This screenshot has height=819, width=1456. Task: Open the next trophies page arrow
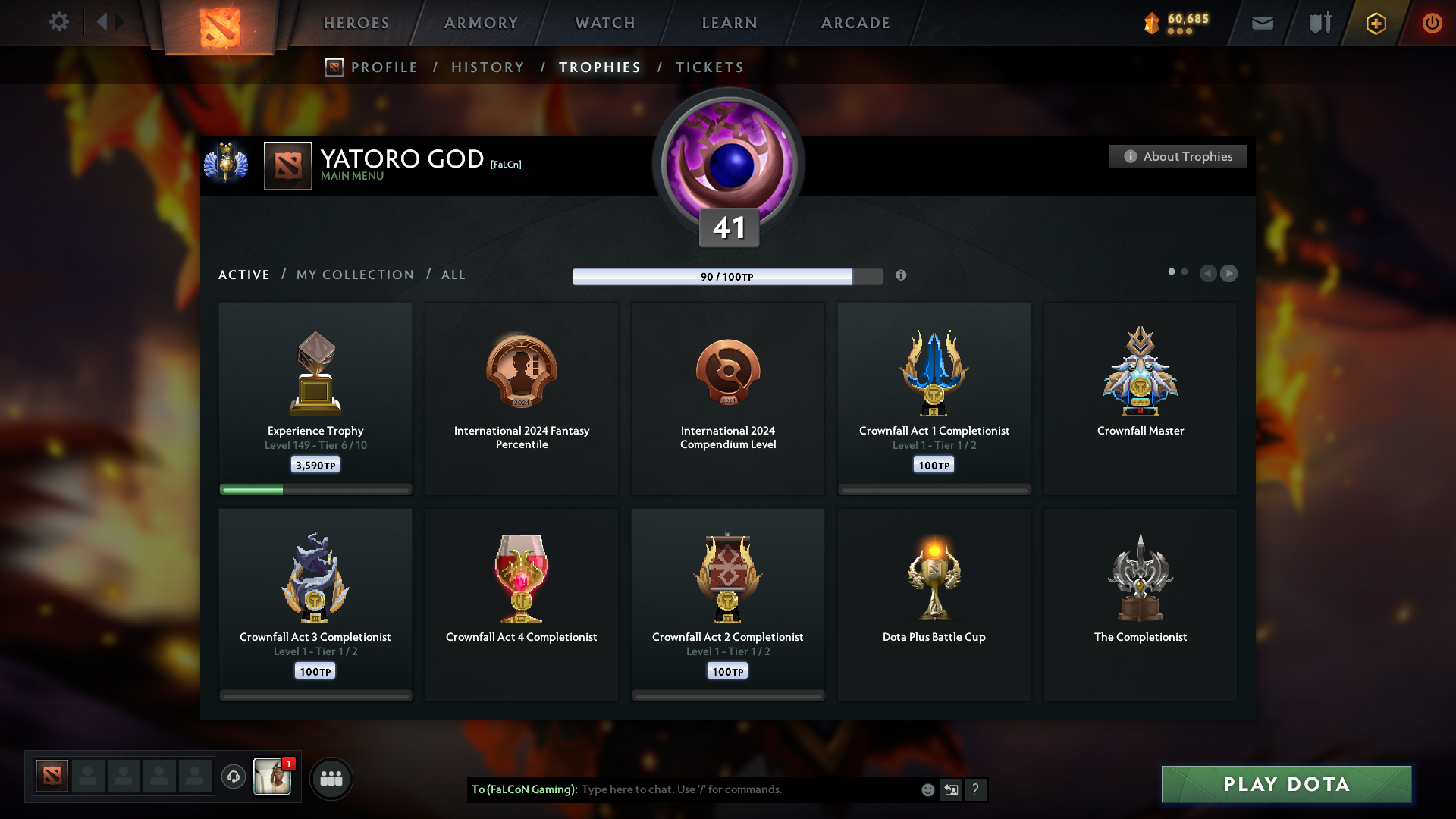click(x=1229, y=273)
